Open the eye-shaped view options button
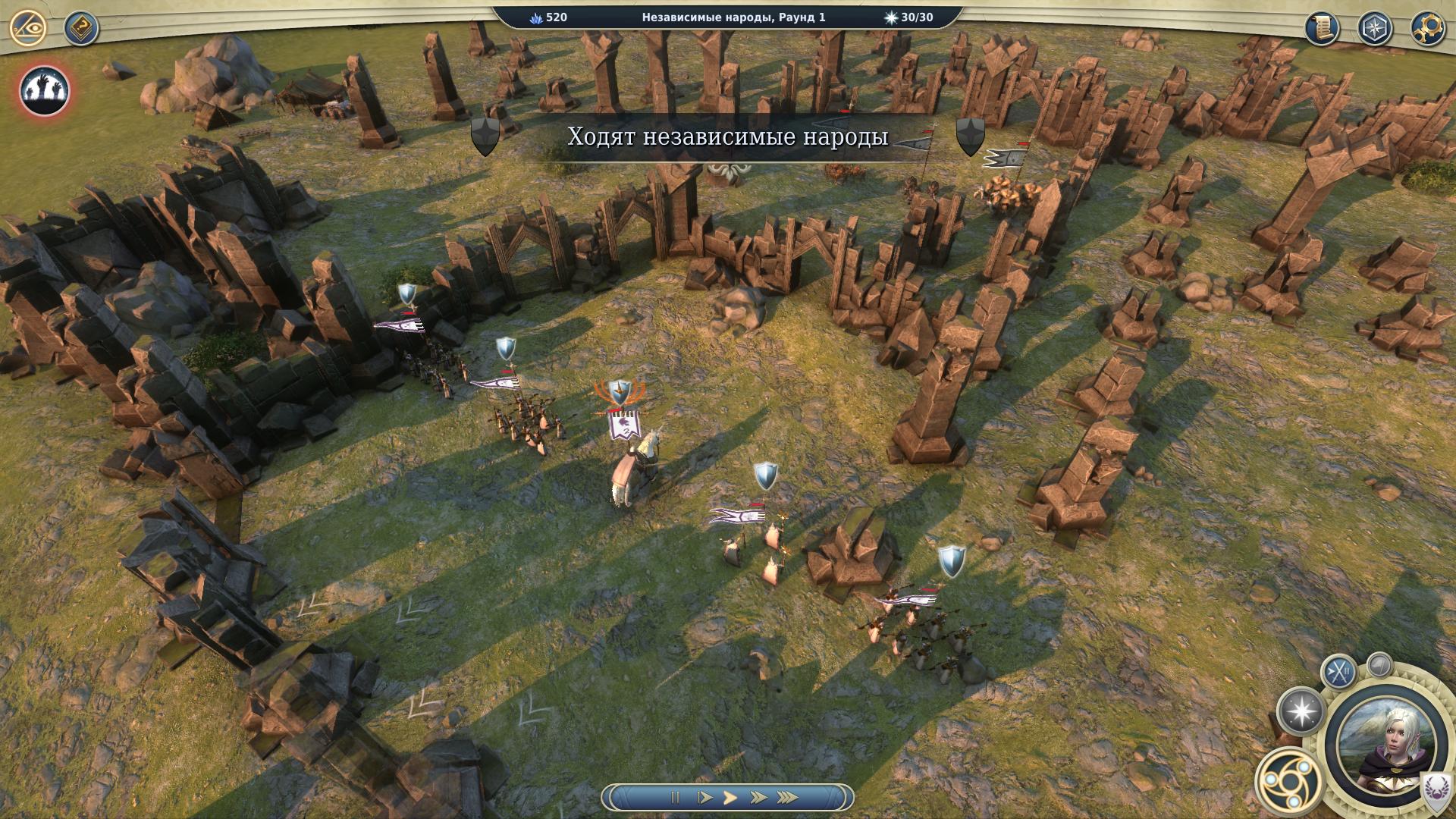This screenshot has height=819, width=1456. pos(28,29)
